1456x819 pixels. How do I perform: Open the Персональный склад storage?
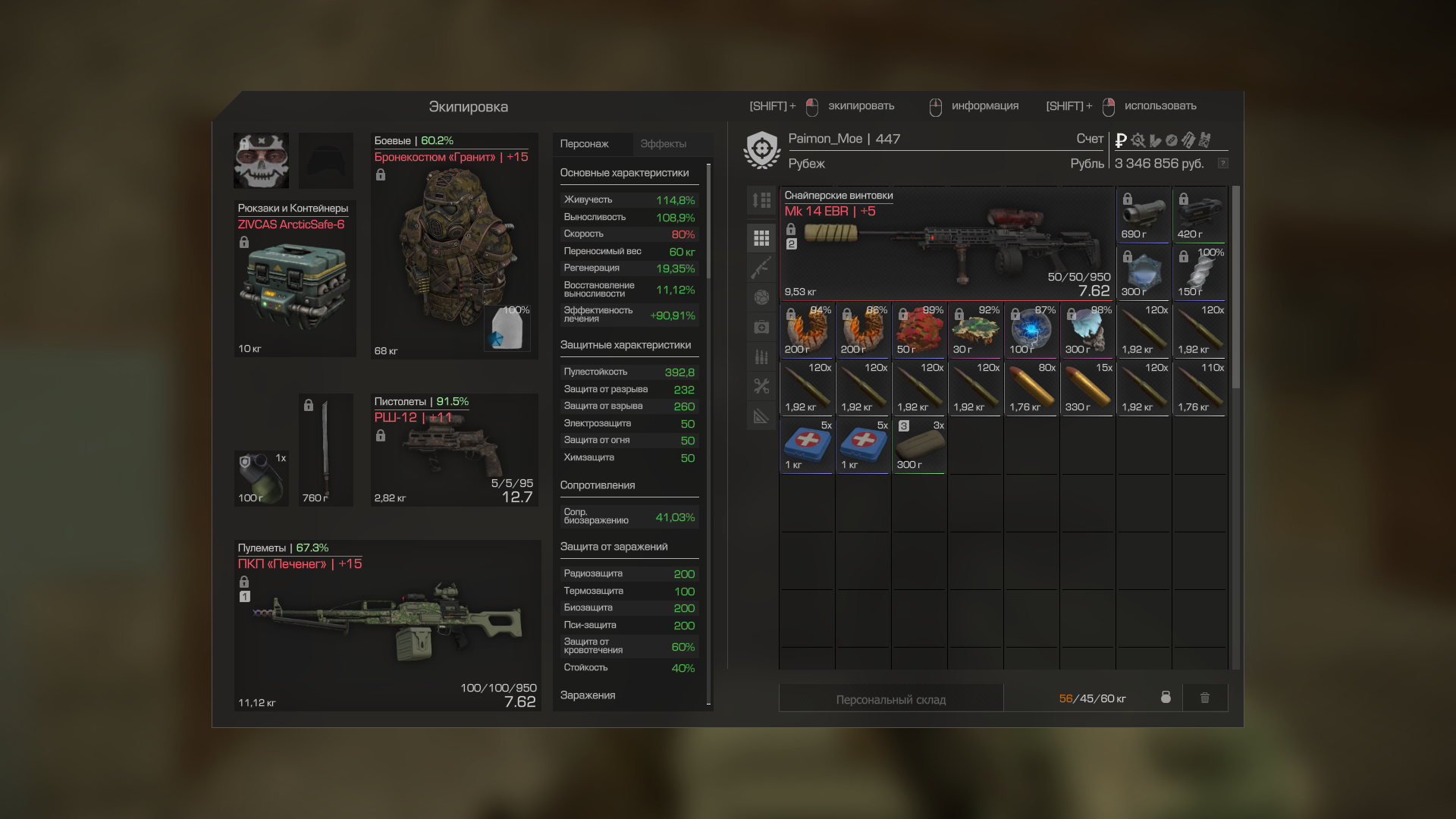pyautogui.click(x=890, y=699)
